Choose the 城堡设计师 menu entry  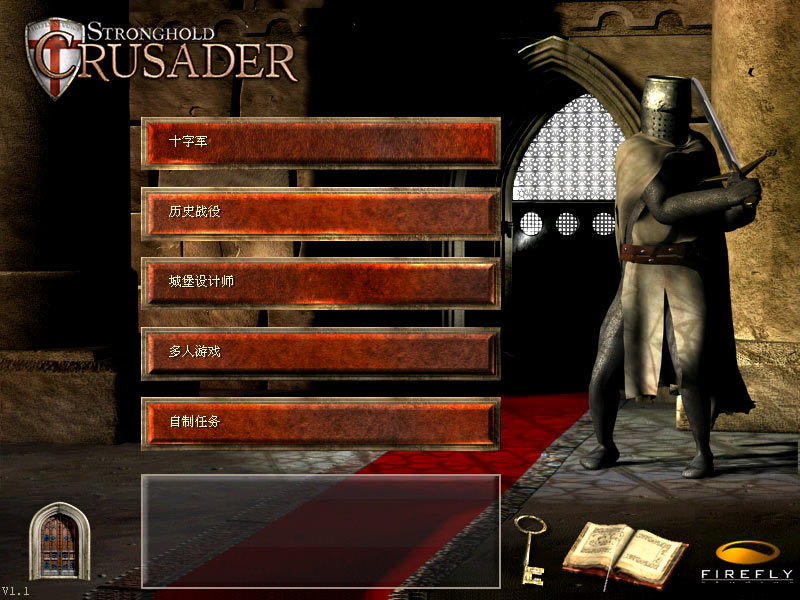coord(320,283)
